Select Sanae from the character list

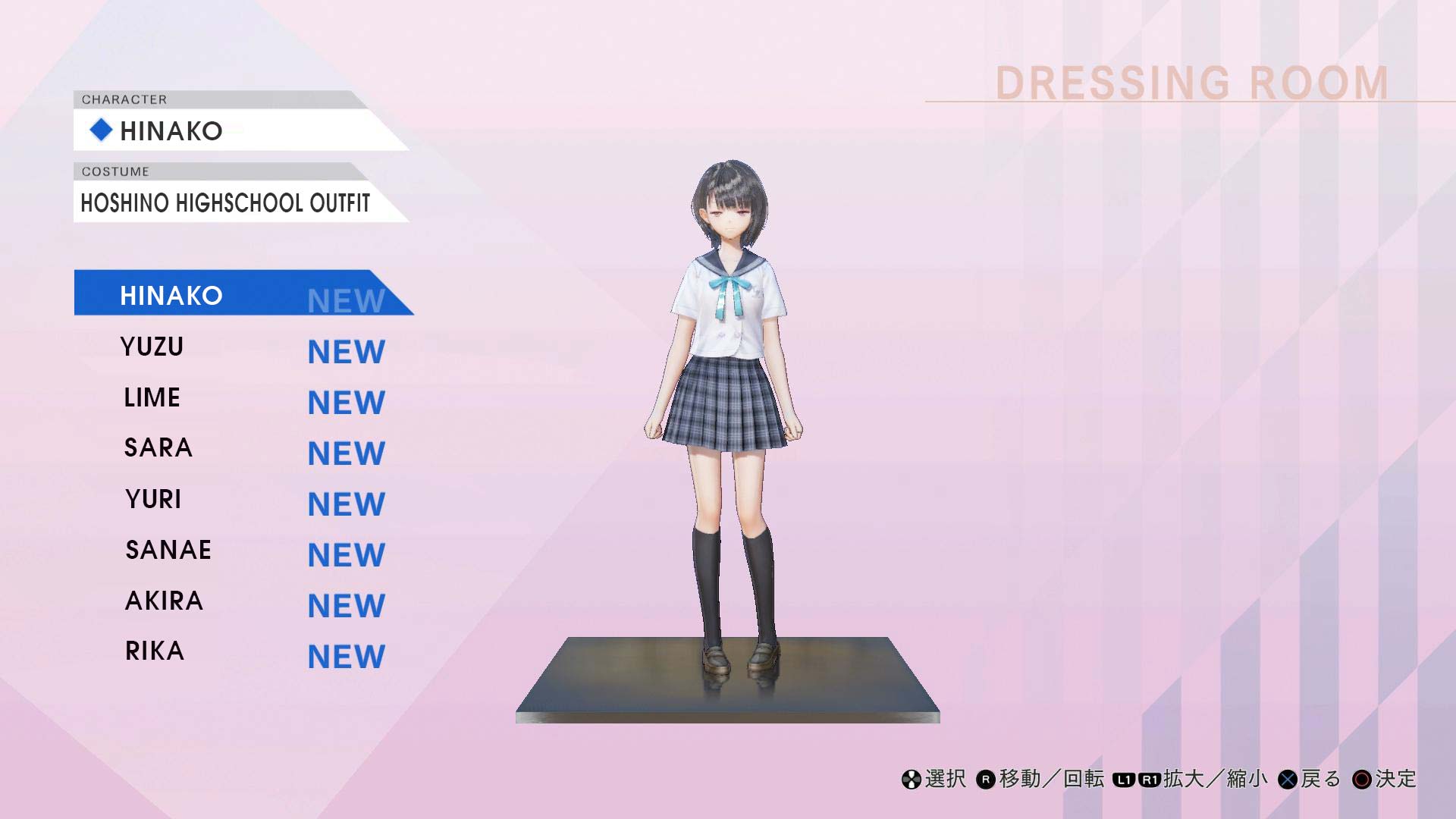point(168,550)
